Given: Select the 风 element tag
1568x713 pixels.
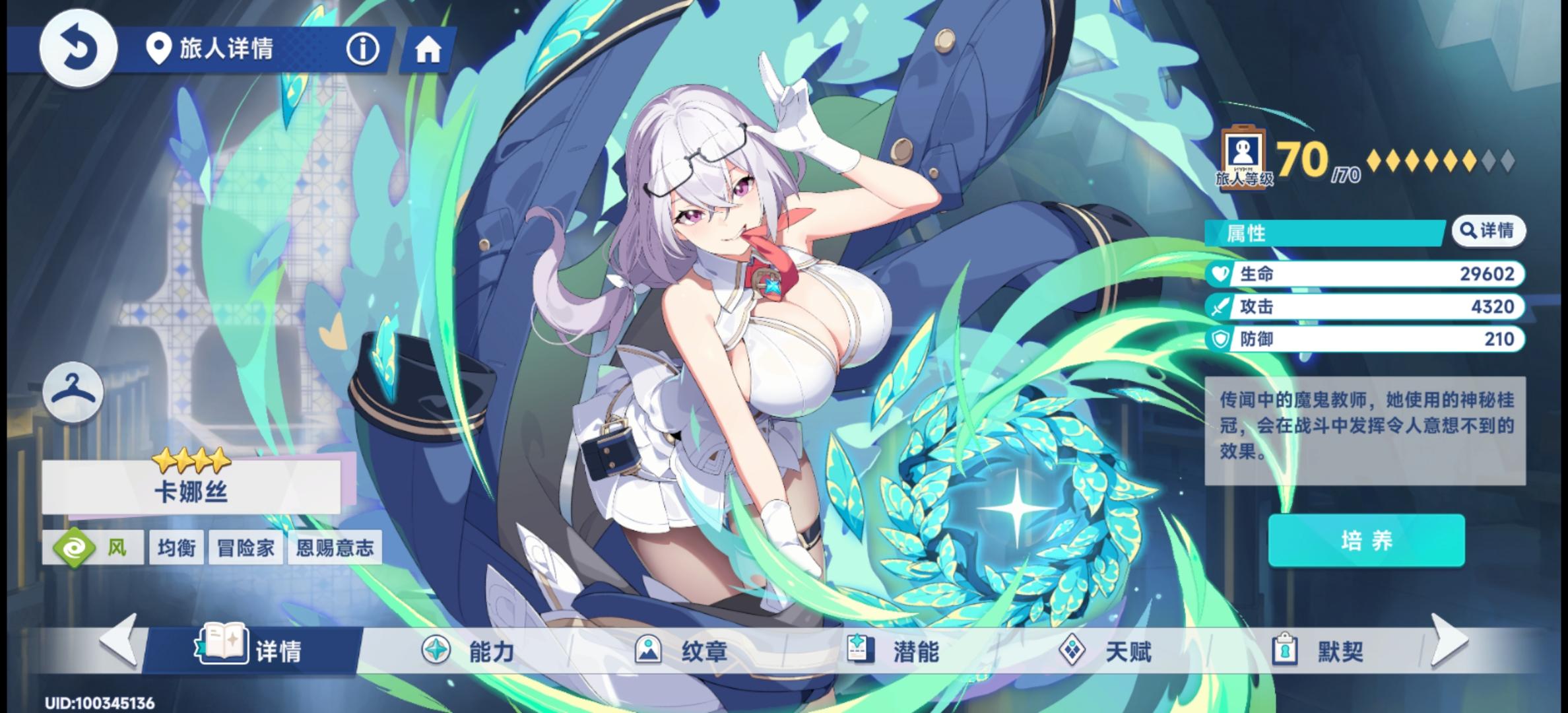Looking at the screenshot, I should click(x=94, y=547).
